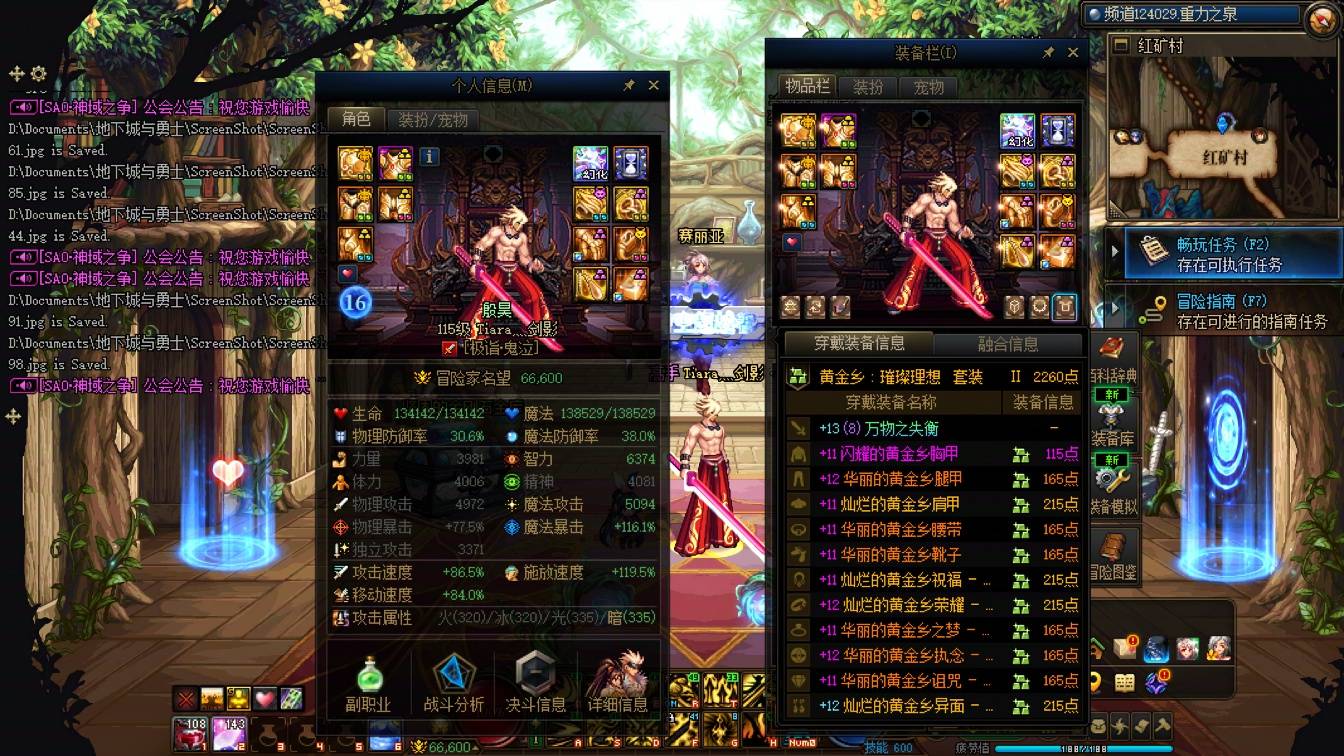Pin the 个人信息 window with its pin icon

tap(630, 85)
